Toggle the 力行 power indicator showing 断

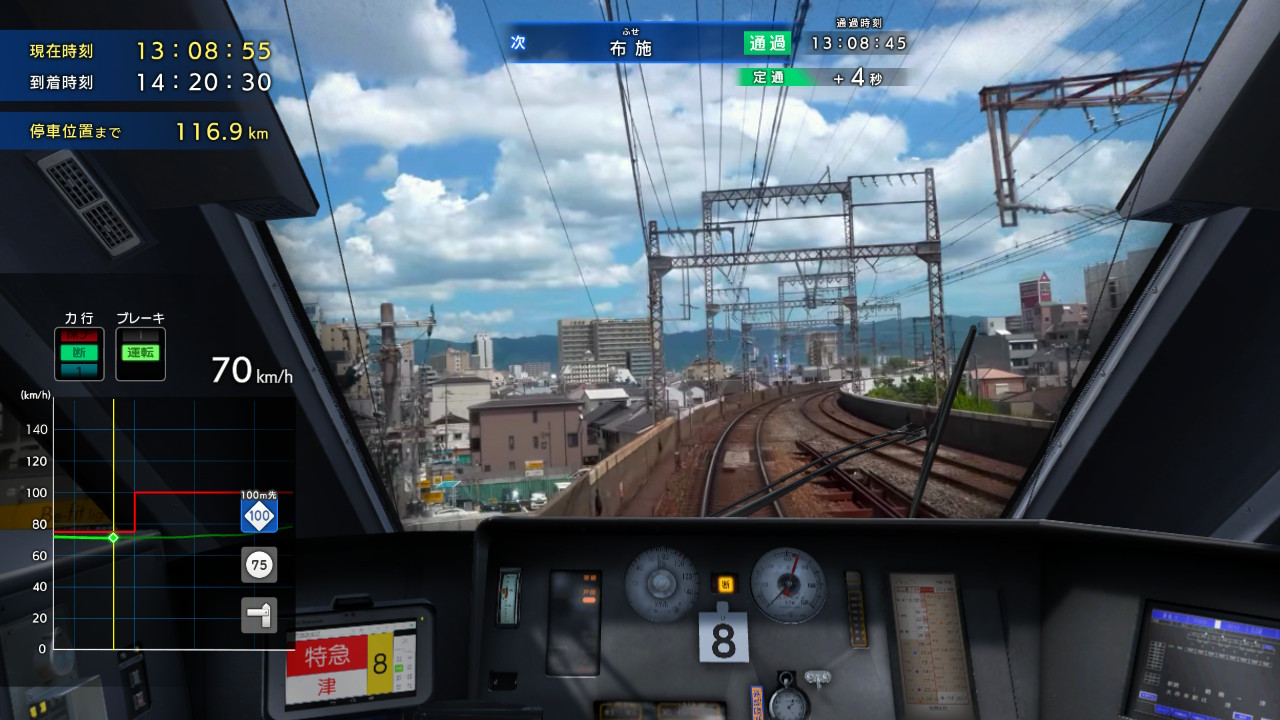[79, 353]
